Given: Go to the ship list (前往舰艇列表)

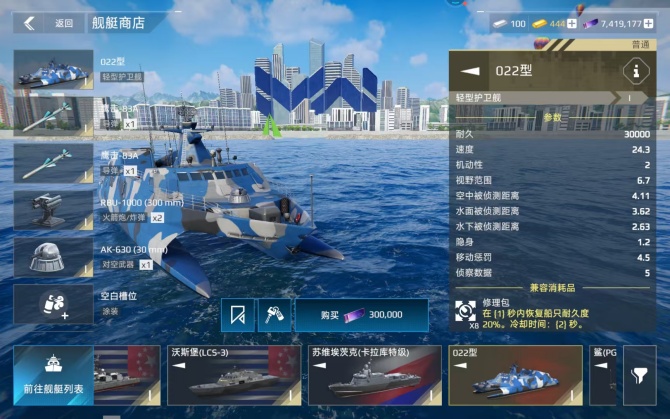Looking at the screenshot, I should (53, 375).
